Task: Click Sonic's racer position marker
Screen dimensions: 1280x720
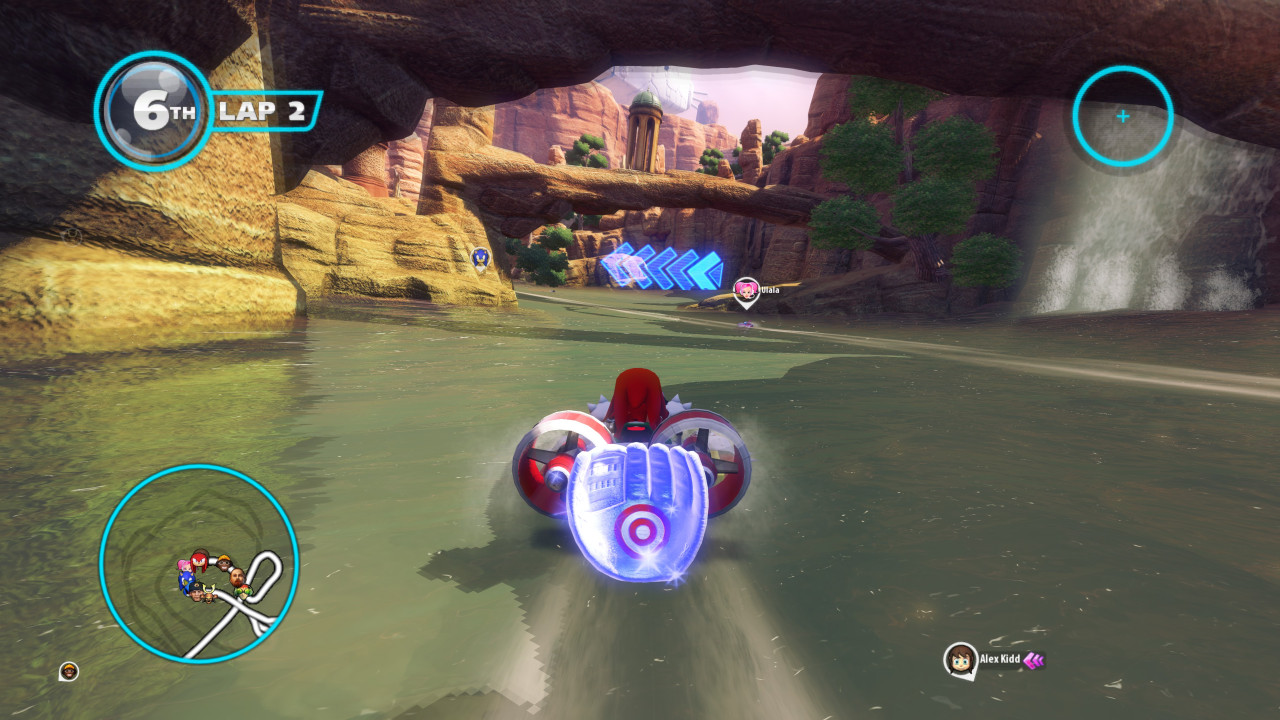Action: [x=480, y=259]
